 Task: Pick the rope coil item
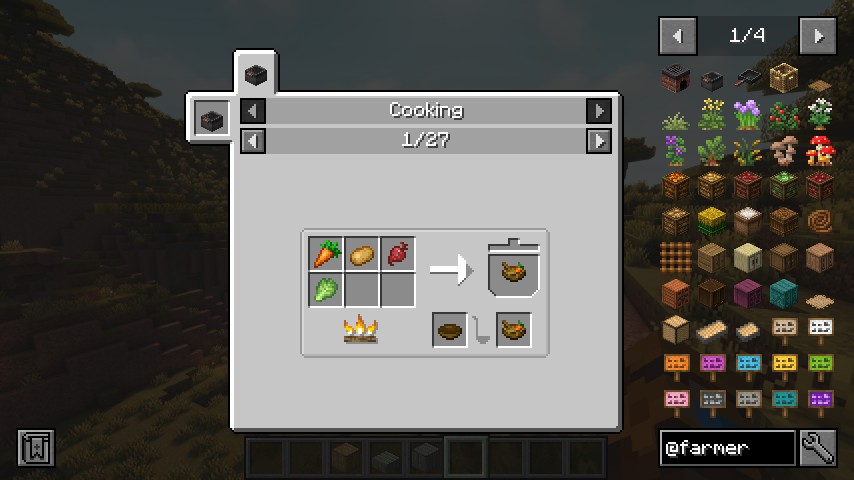820,221
